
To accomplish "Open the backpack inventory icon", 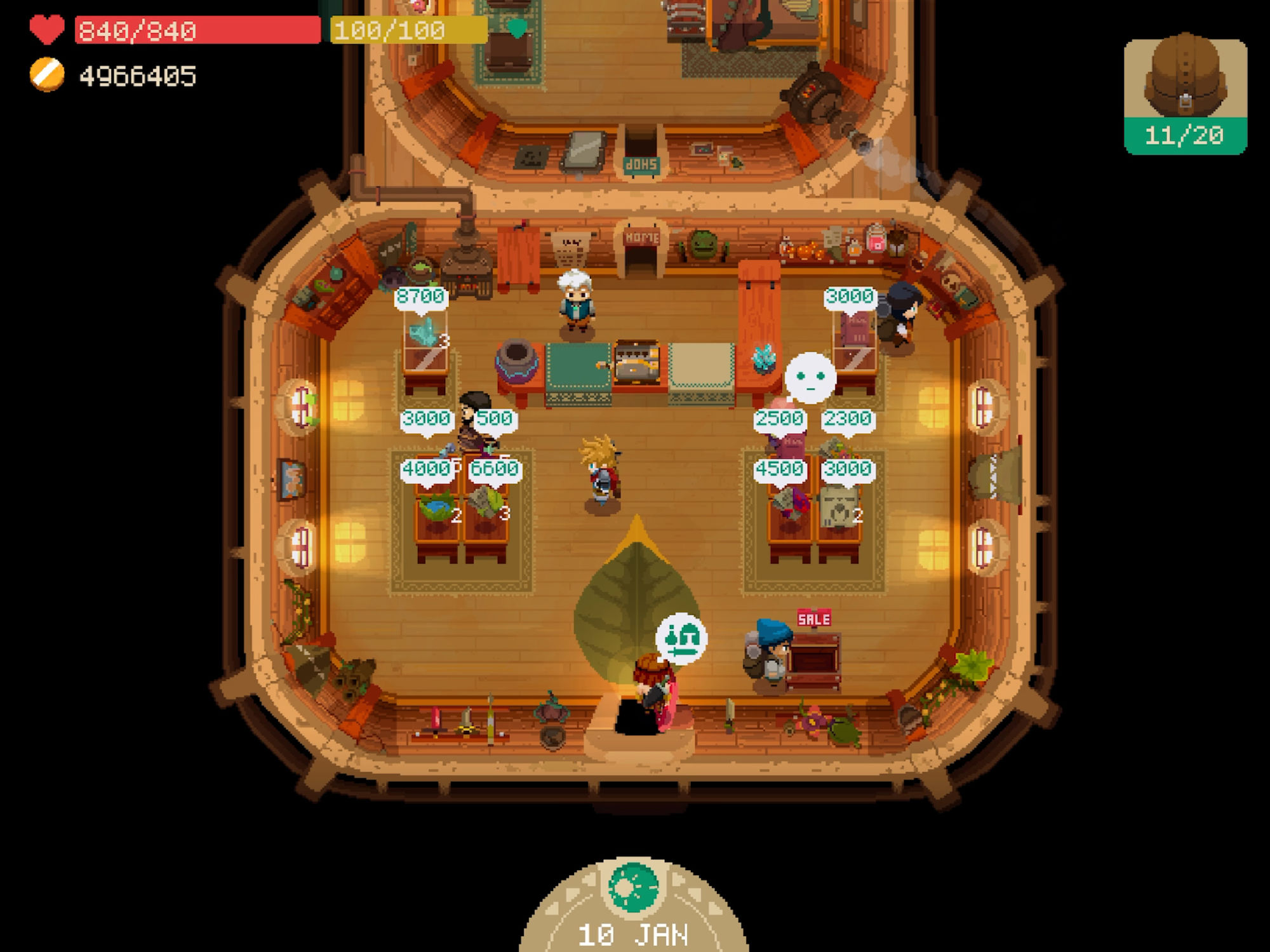I will coord(1185,95).
